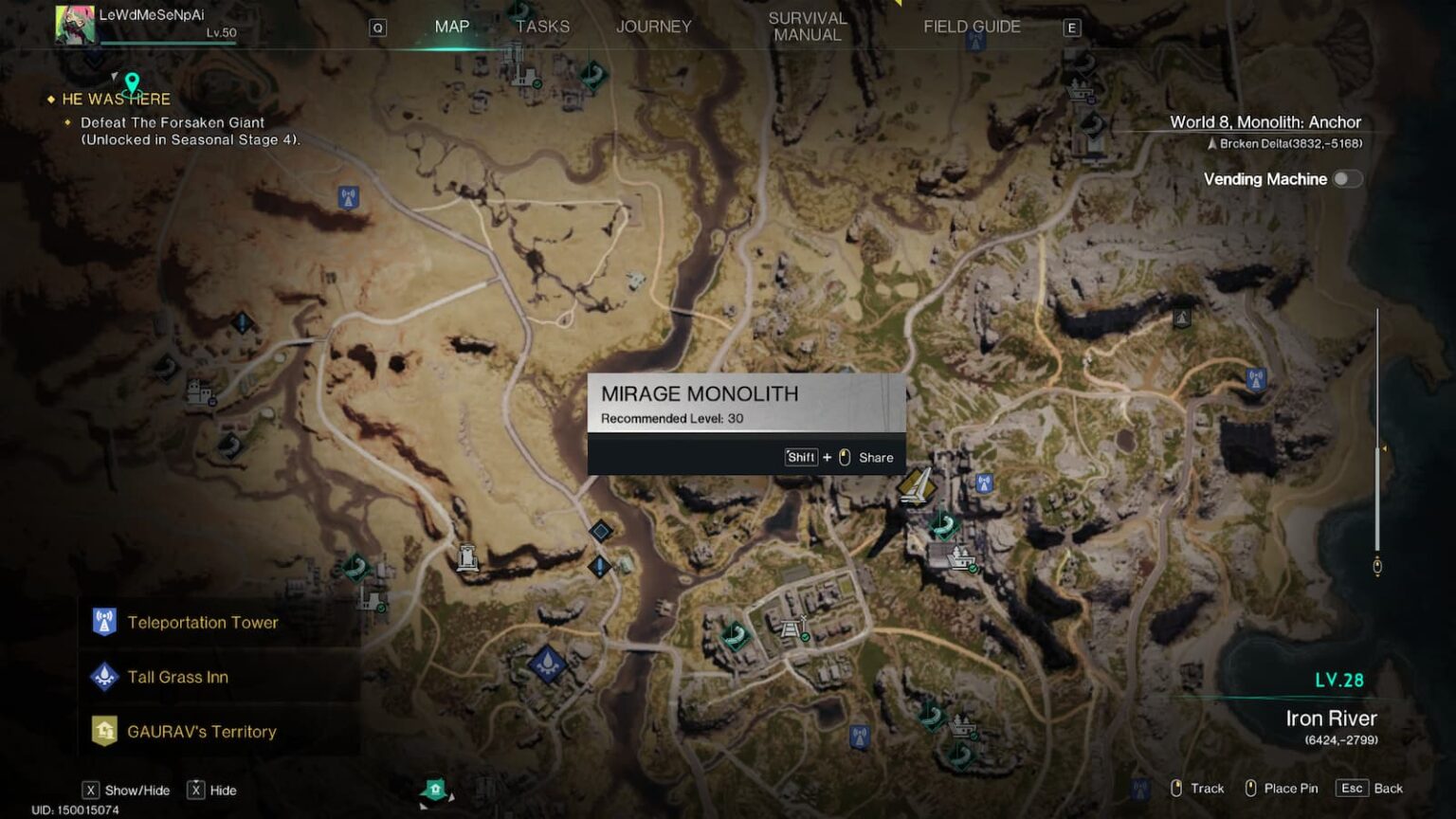Select the Survival Manual tab
Screen dimensions: 1456x819
point(807,27)
